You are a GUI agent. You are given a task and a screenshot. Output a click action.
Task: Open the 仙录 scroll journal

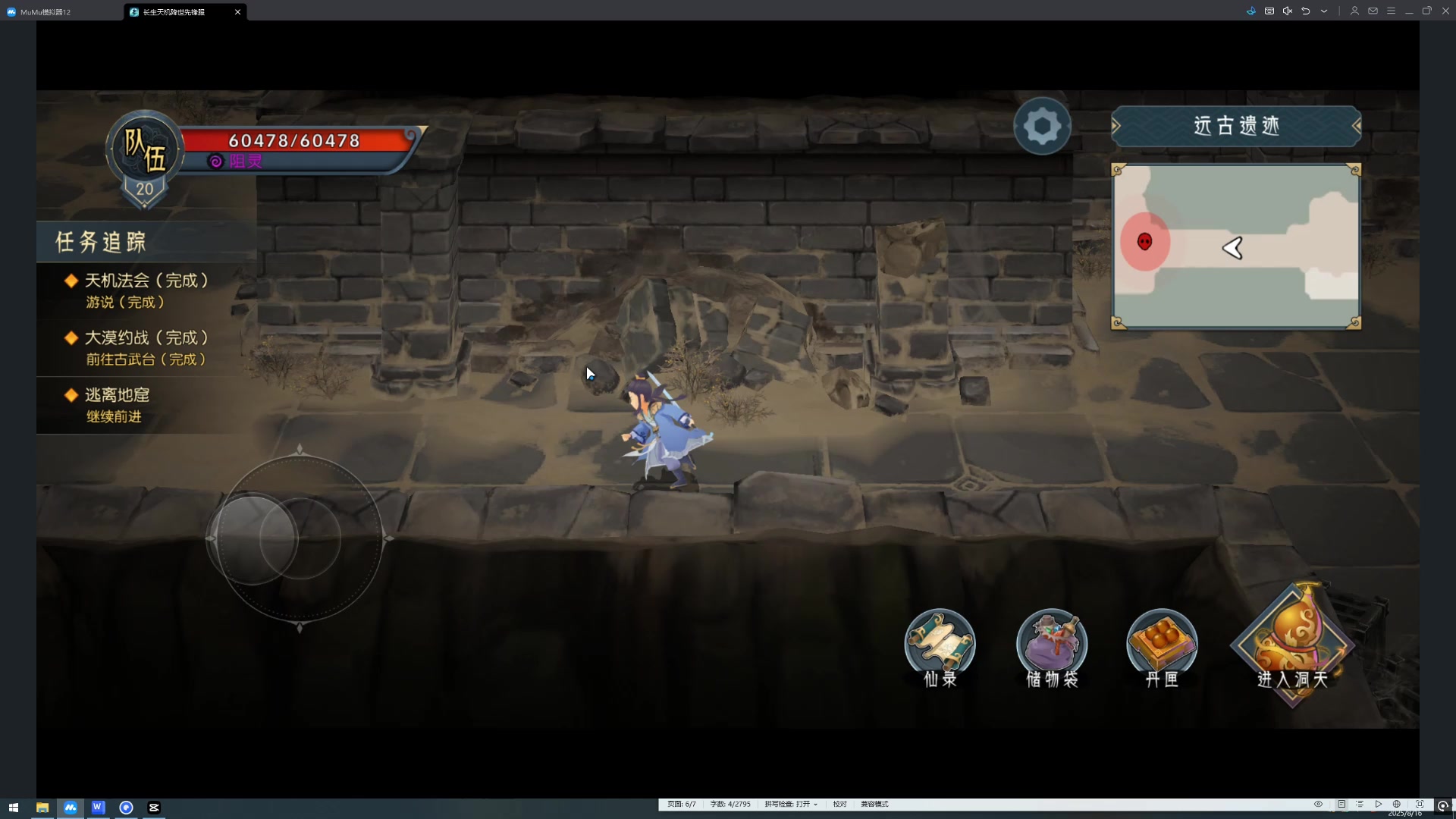tap(940, 649)
